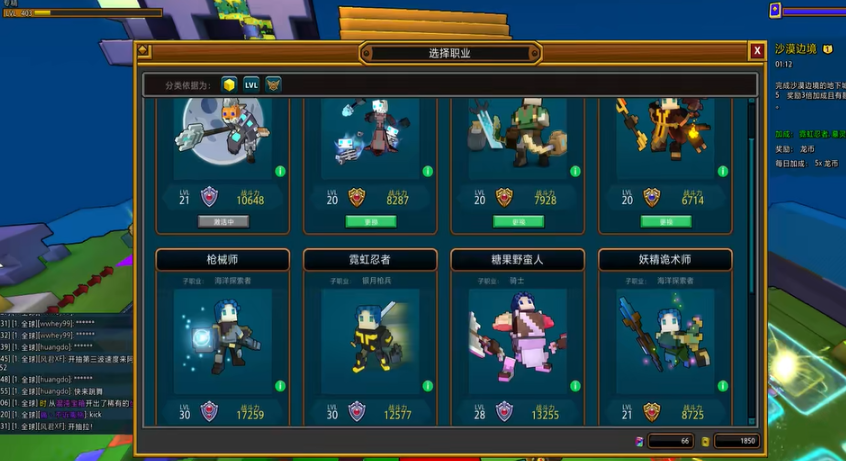Close the 选择职业 class selection window
Viewport: 846px width, 461px height.
tap(757, 51)
